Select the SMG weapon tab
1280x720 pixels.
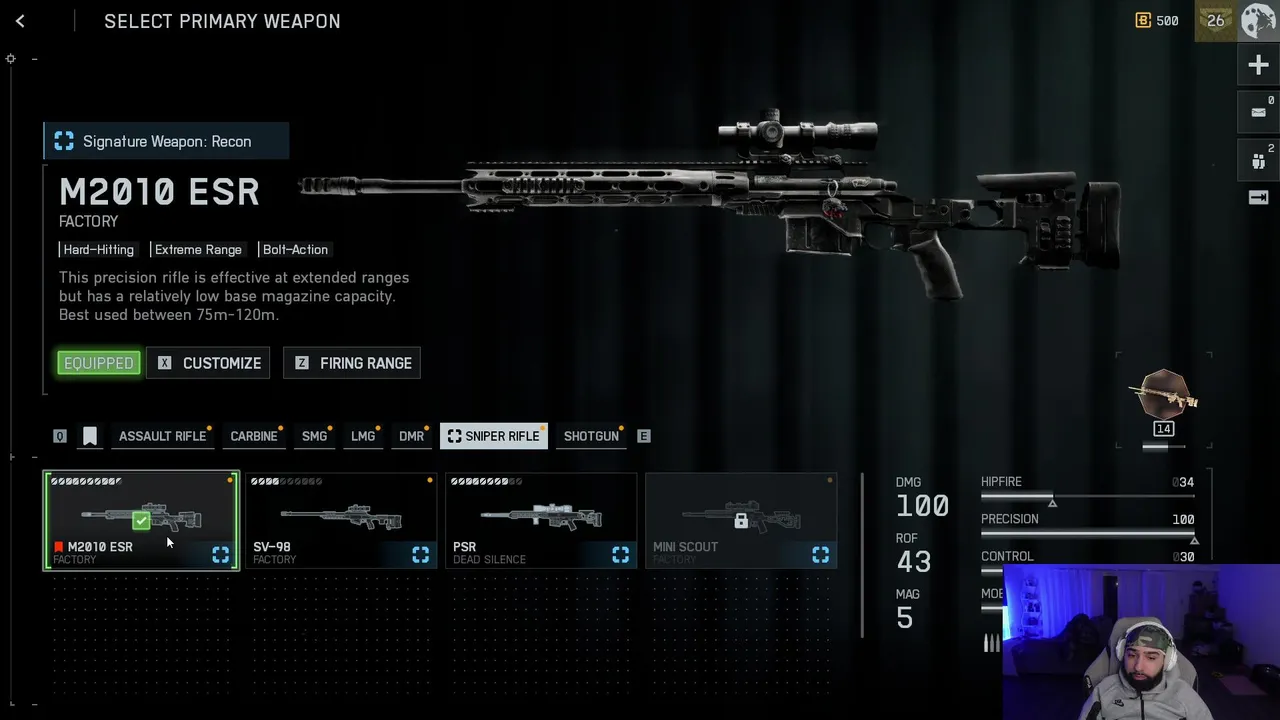click(x=314, y=436)
